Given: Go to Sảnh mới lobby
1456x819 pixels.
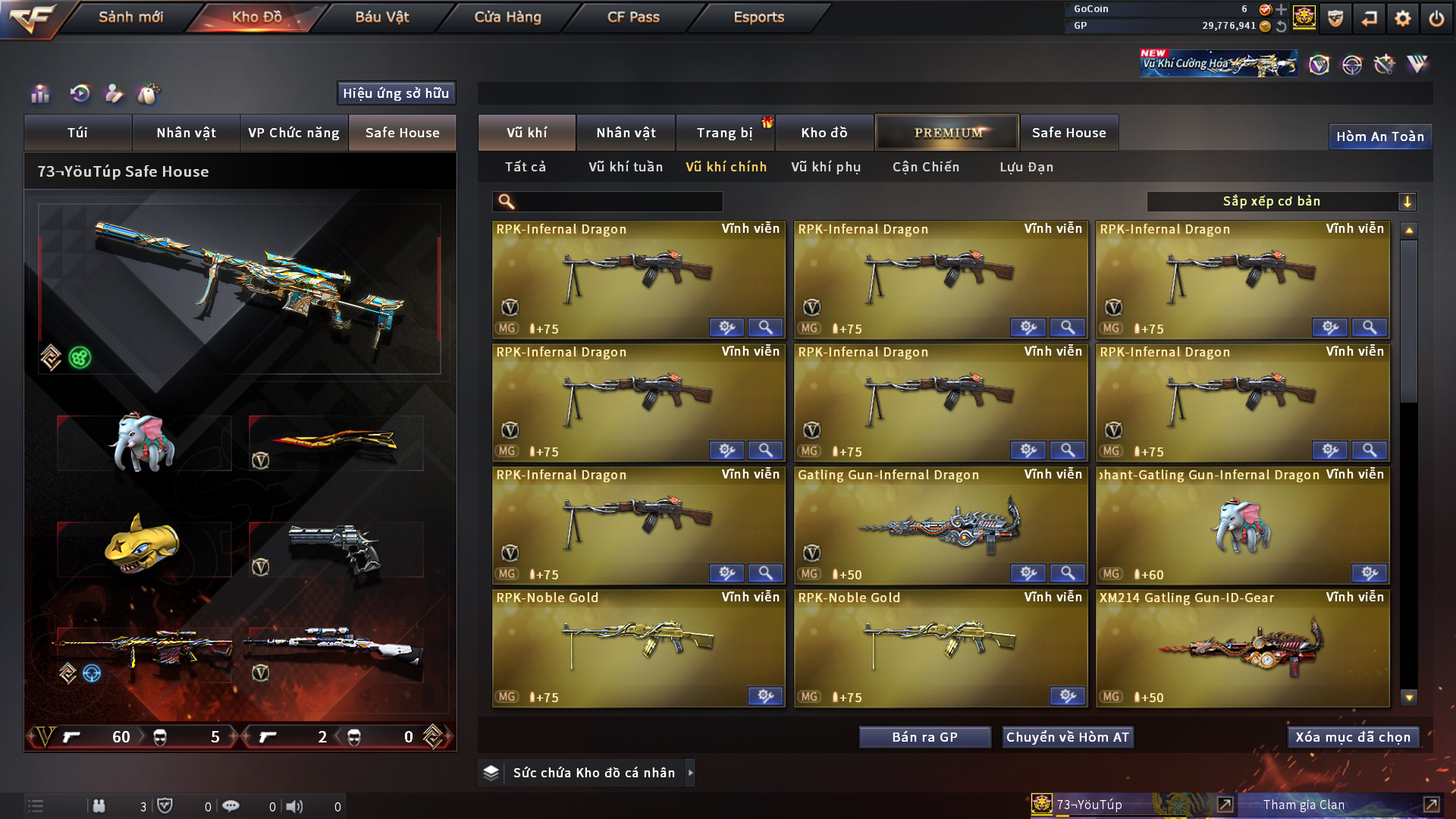Looking at the screenshot, I should coord(130,17).
